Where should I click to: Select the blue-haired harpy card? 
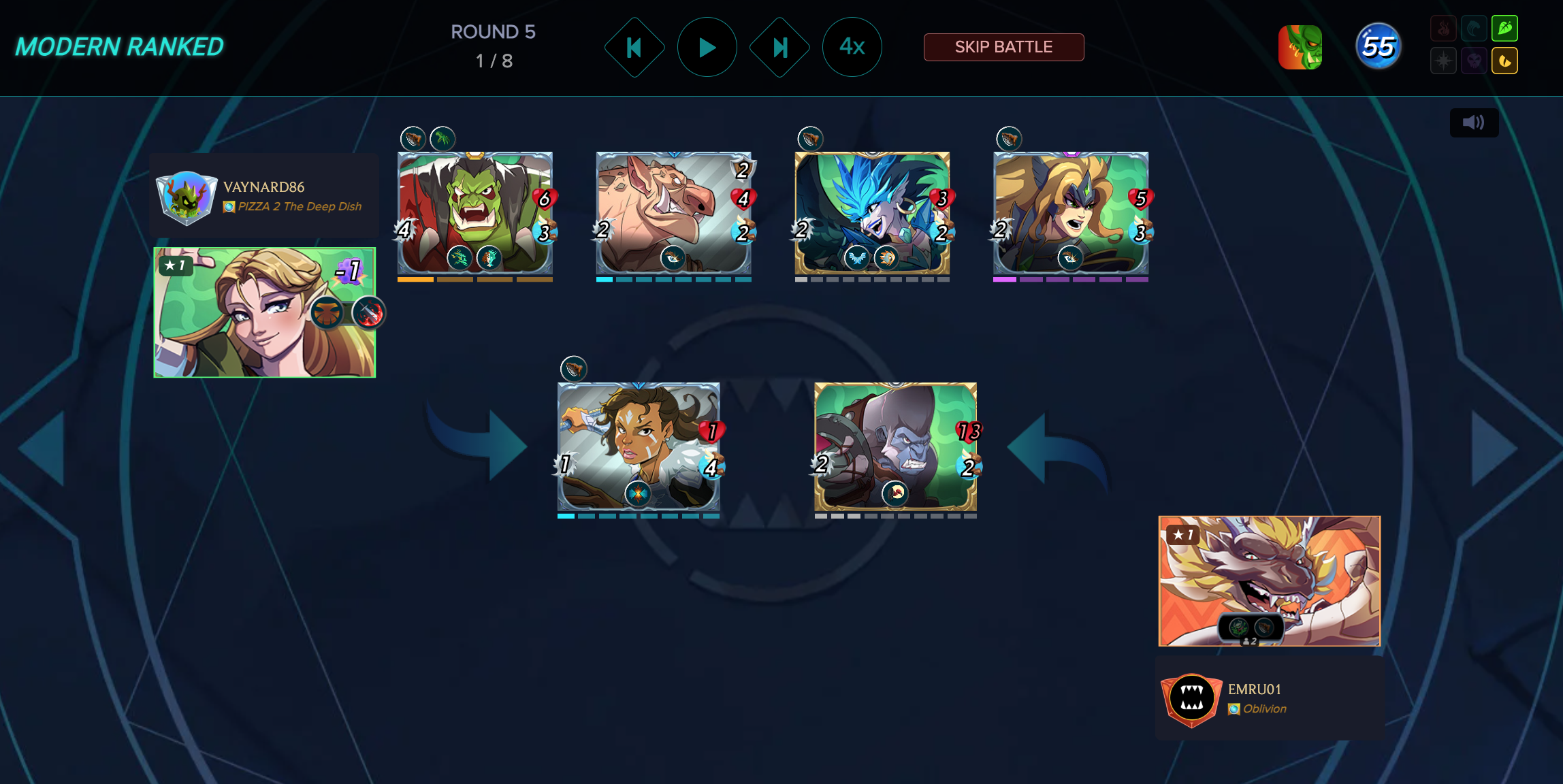872,213
